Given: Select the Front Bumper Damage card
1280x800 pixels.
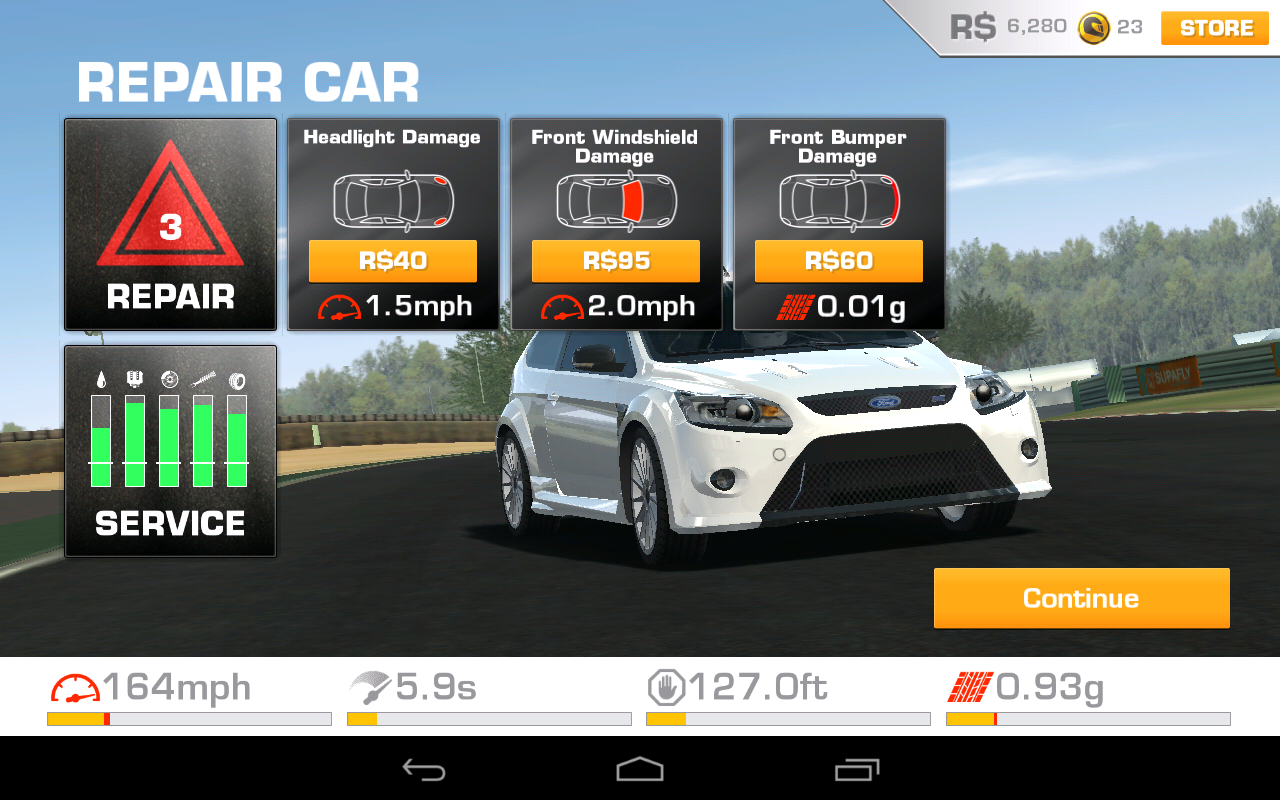Looking at the screenshot, I should 838,223.
